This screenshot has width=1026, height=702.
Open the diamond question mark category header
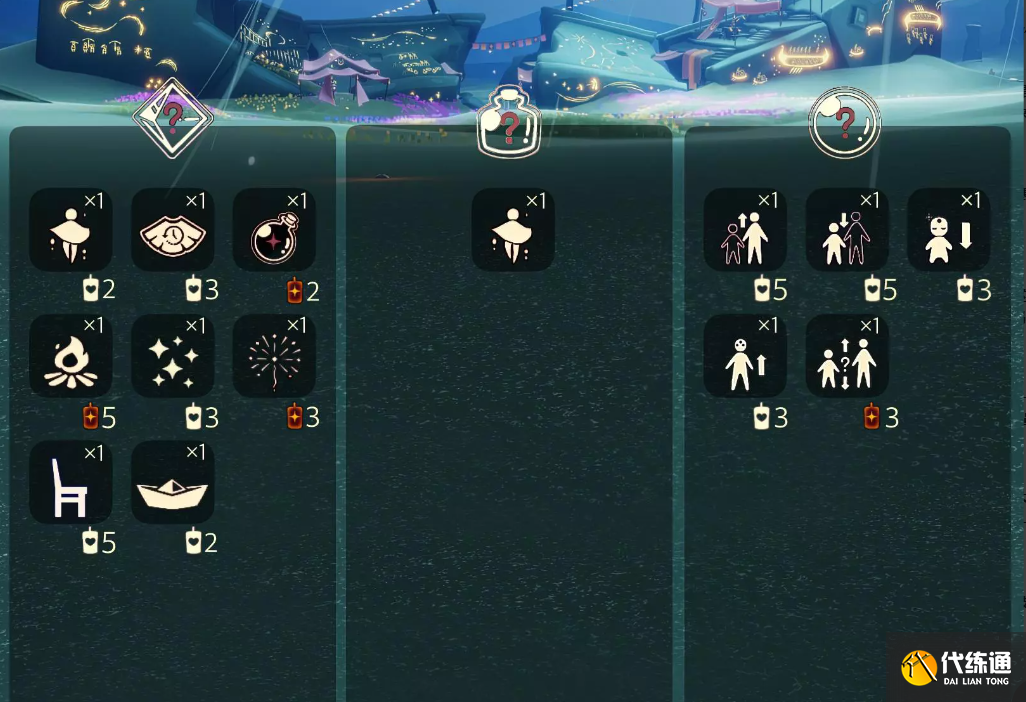pyautogui.click(x=172, y=118)
